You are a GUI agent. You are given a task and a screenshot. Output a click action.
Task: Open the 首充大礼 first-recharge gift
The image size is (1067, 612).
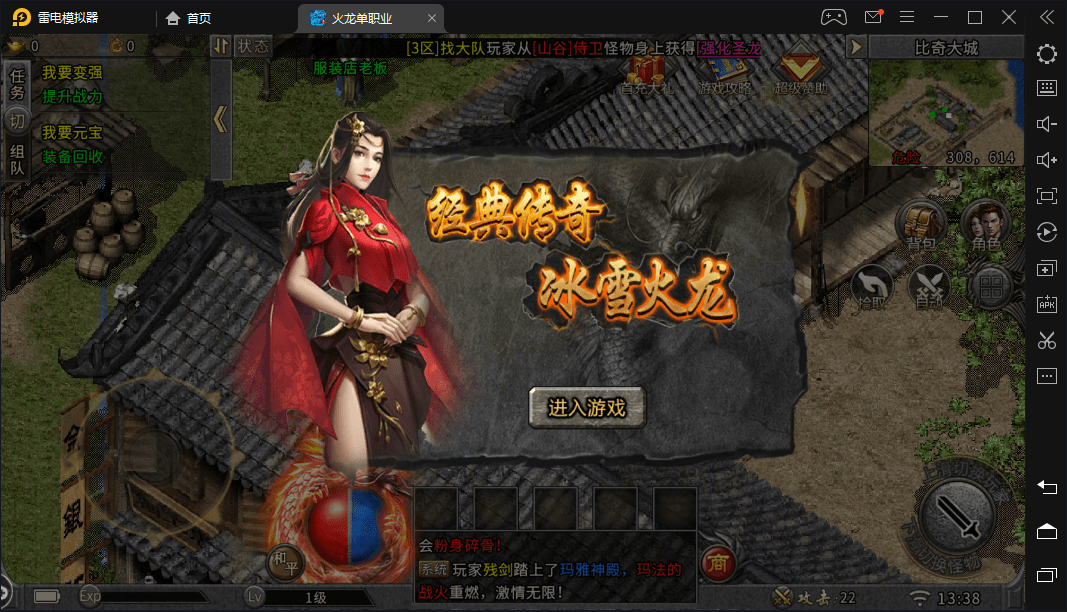[646, 74]
